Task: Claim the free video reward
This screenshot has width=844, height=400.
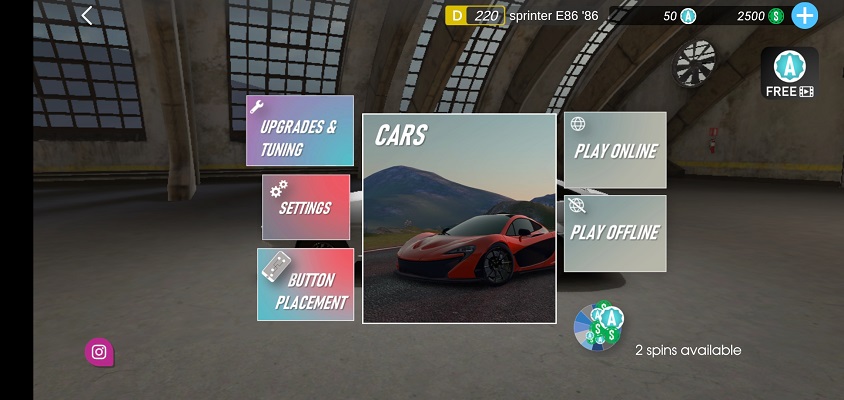Action: [790, 72]
